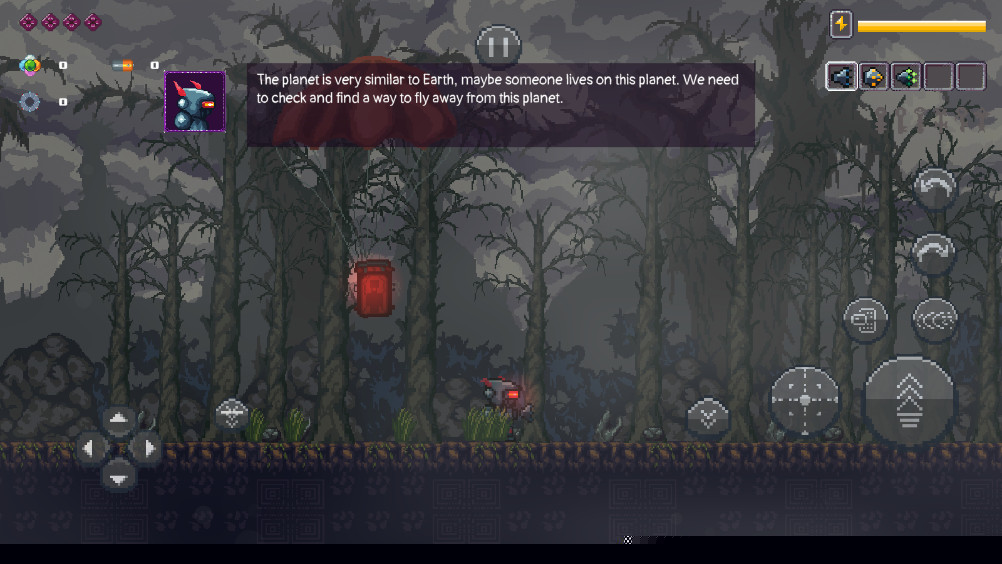Screen dimensions: 1002x564
Task: Advance the dialogue by clicking the text box
Action: coord(500,105)
